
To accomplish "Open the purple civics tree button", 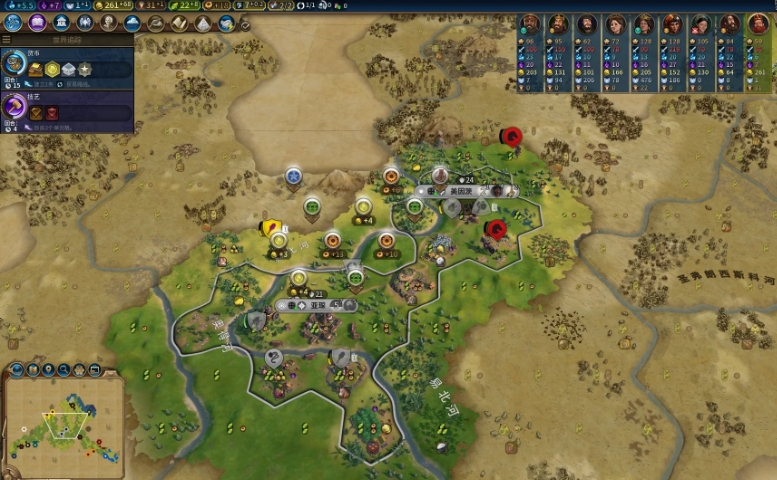I will pos(37,23).
